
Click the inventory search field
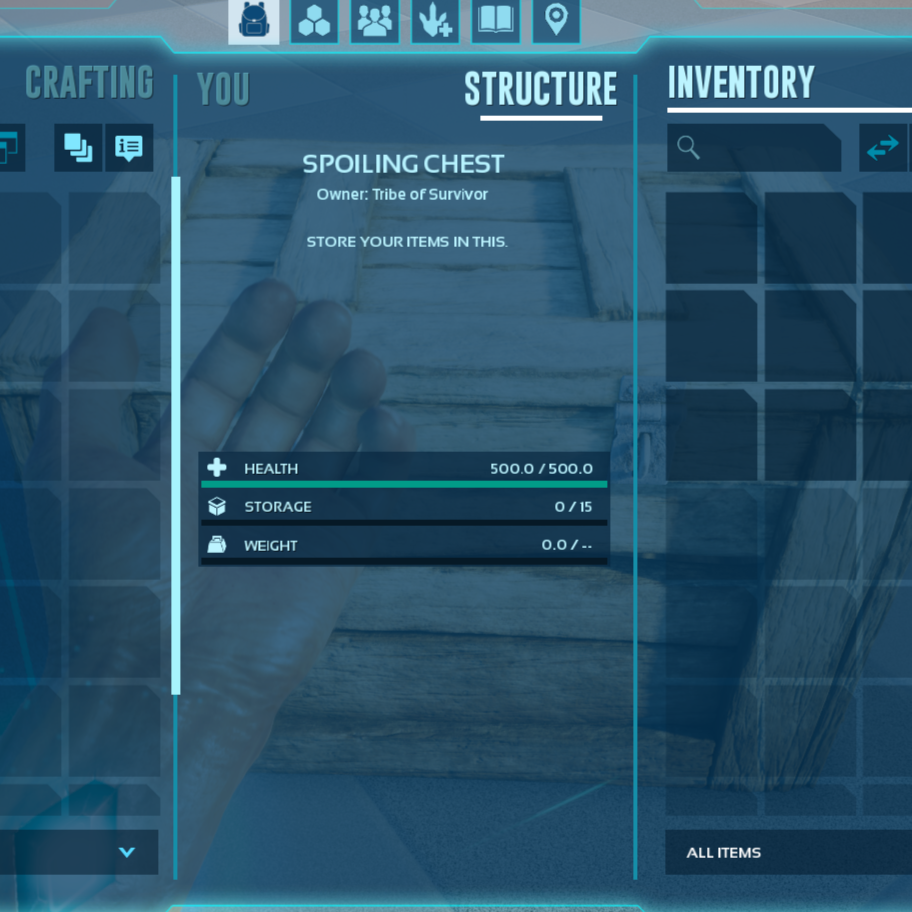point(754,148)
